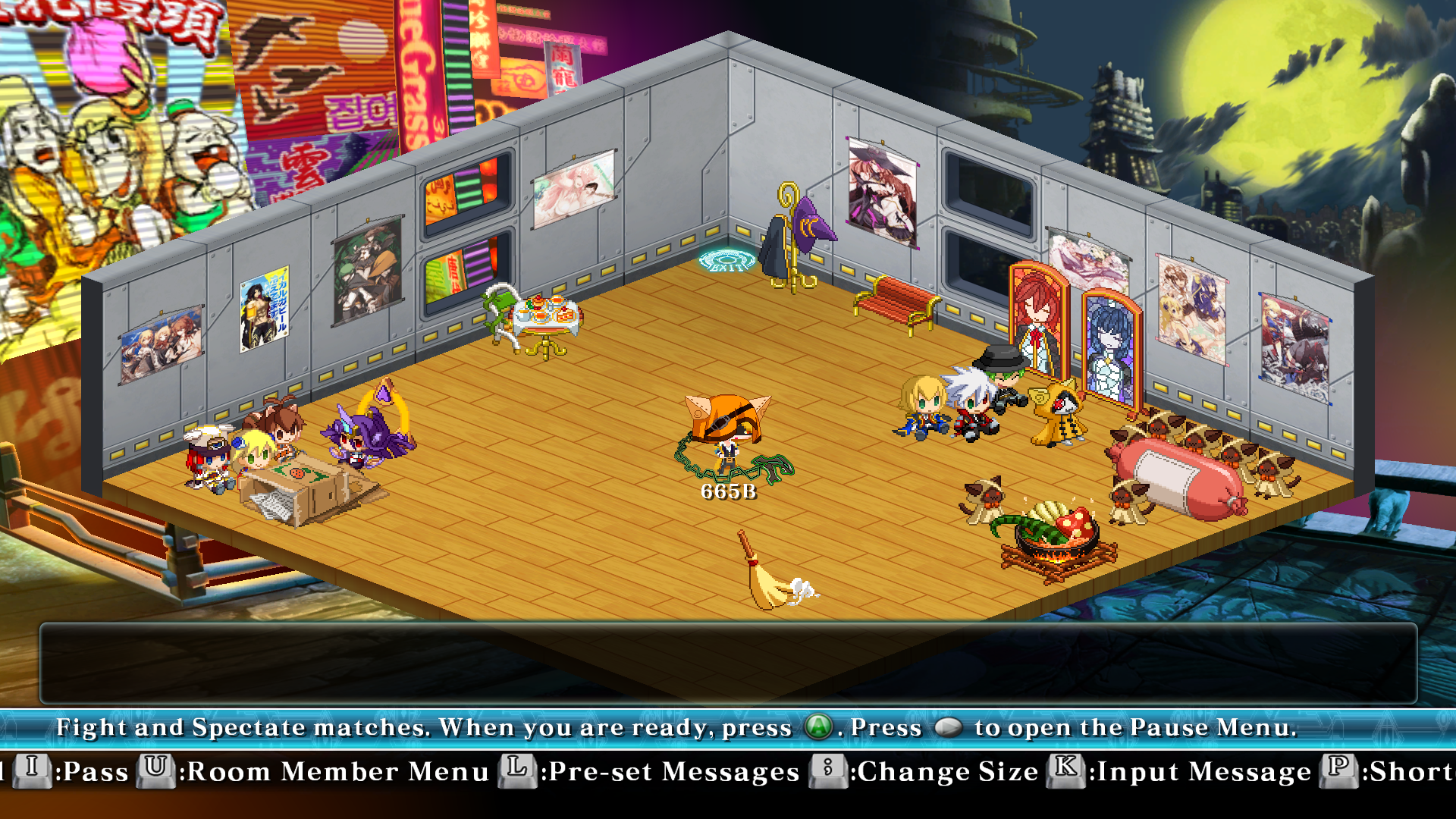This screenshot has height=819, width=1456.
Task: Click the empty chat message box
Action: (x=728, y=664)
